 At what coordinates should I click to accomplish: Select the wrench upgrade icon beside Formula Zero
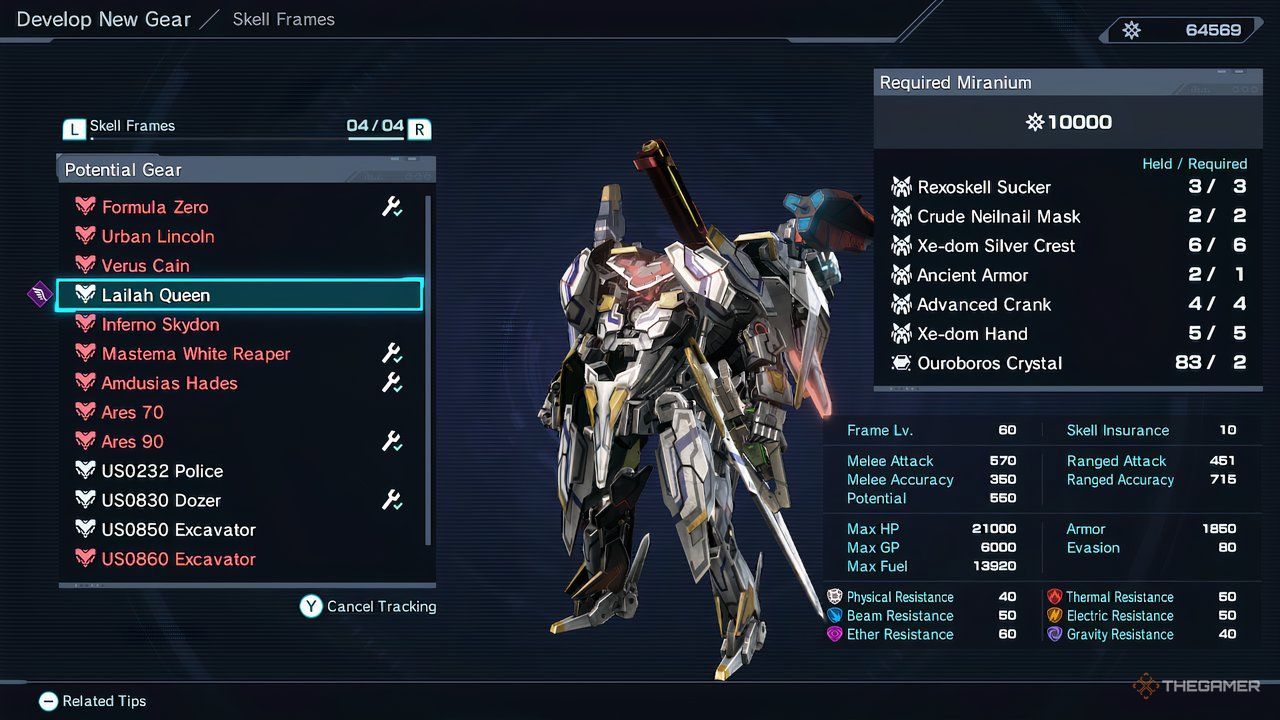pos(393,206)
